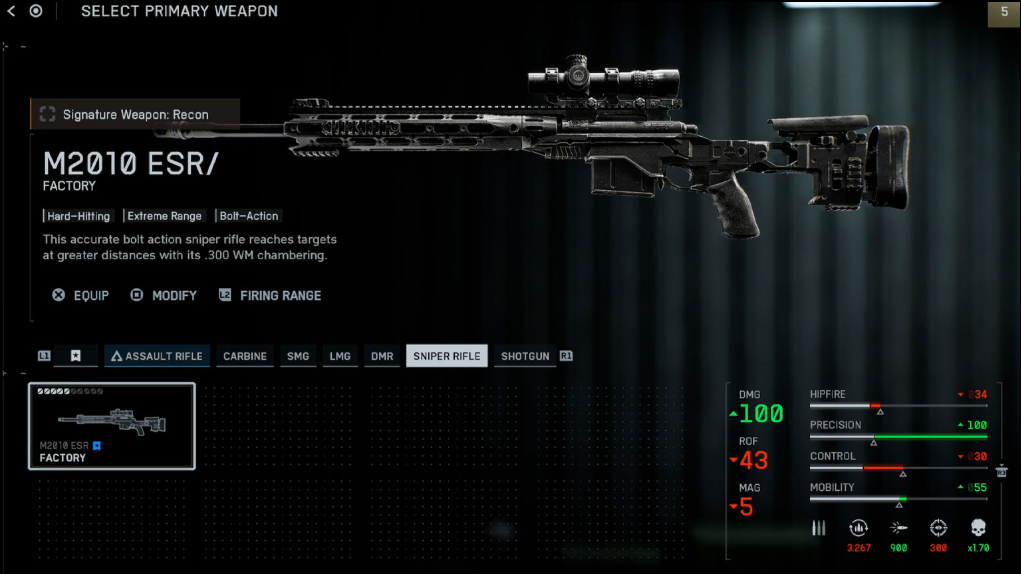Choose the LMG tab

340,356
